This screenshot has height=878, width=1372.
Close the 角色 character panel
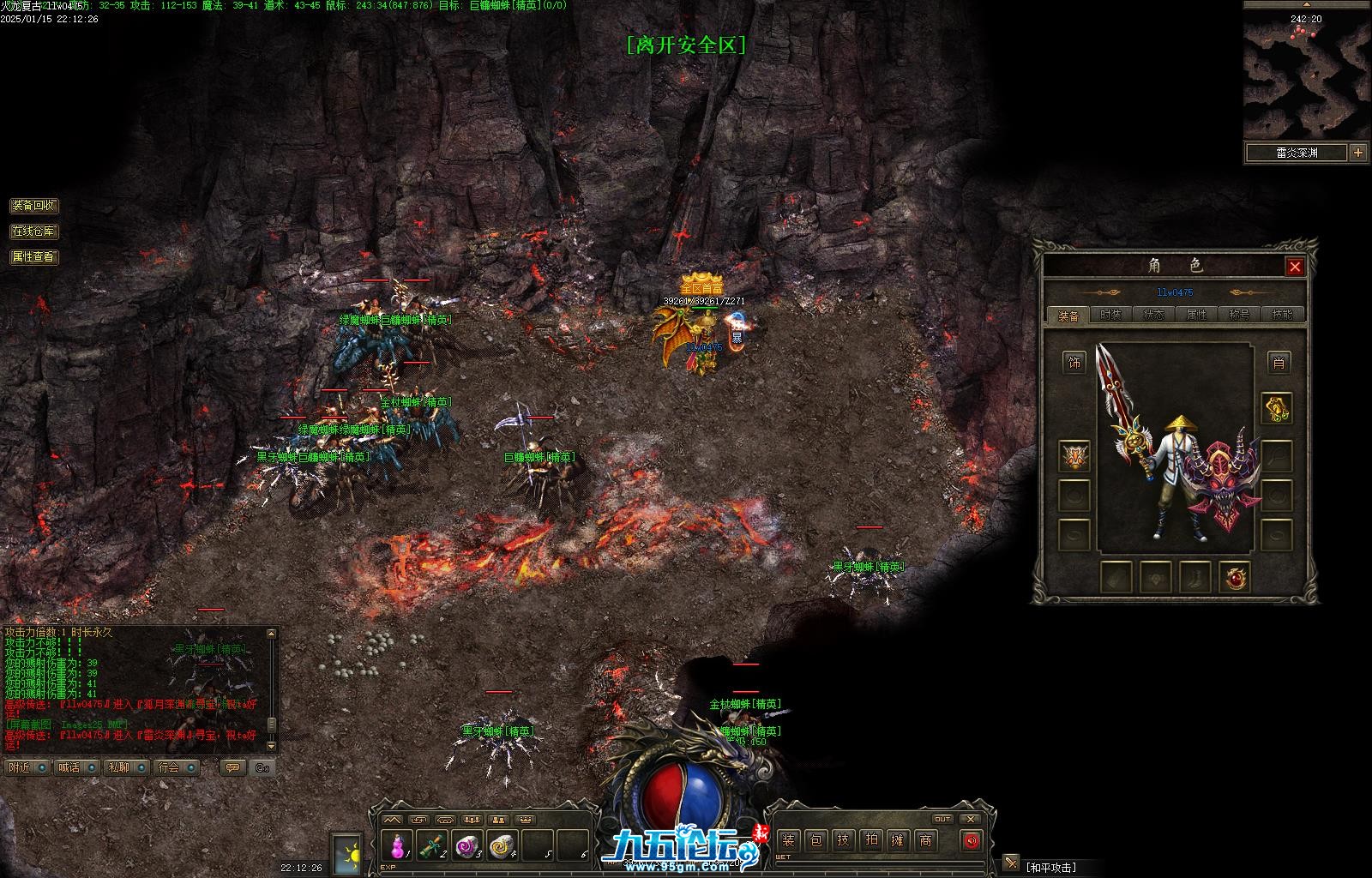[1295, 267]
